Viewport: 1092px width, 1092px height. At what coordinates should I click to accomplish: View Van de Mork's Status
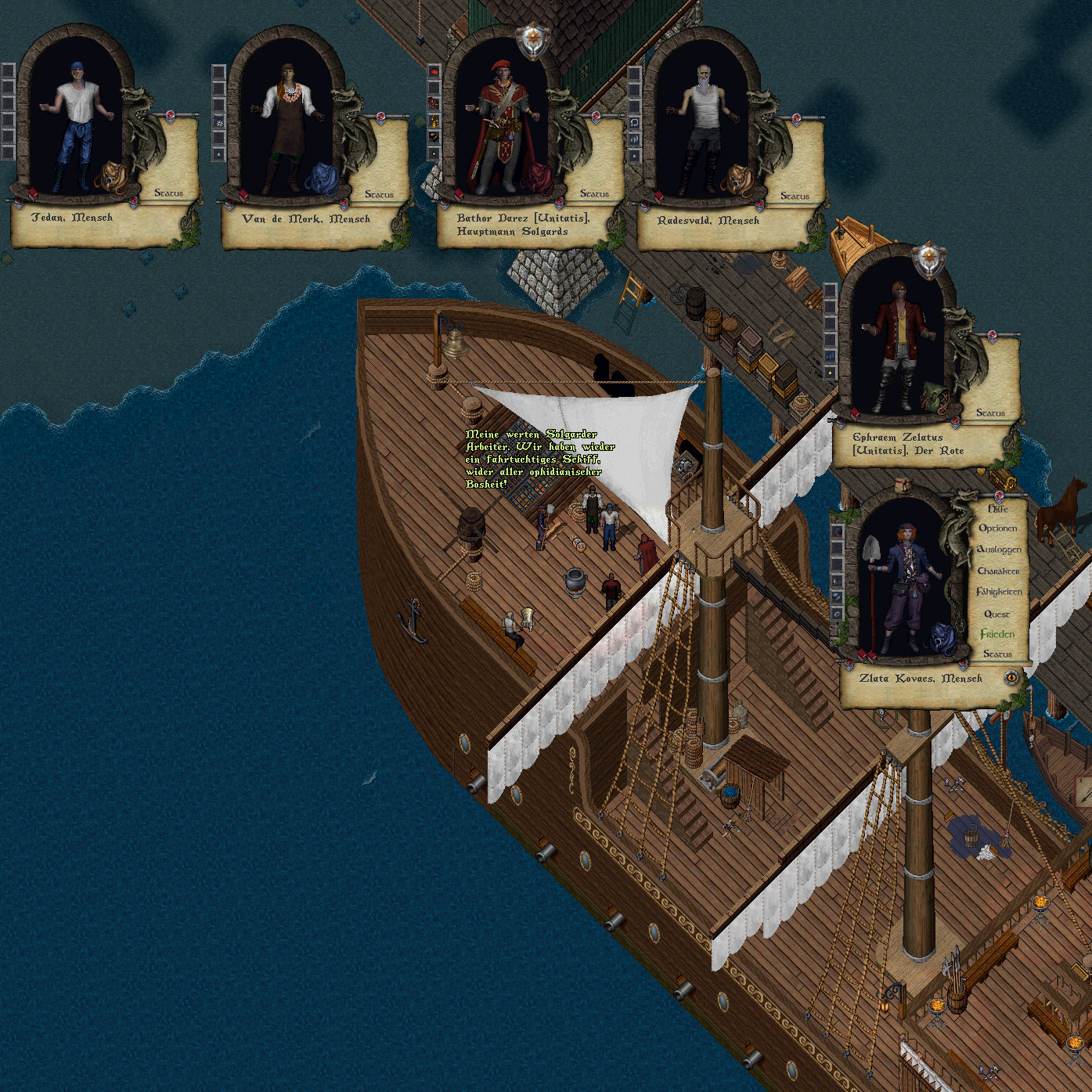[379, 194]
